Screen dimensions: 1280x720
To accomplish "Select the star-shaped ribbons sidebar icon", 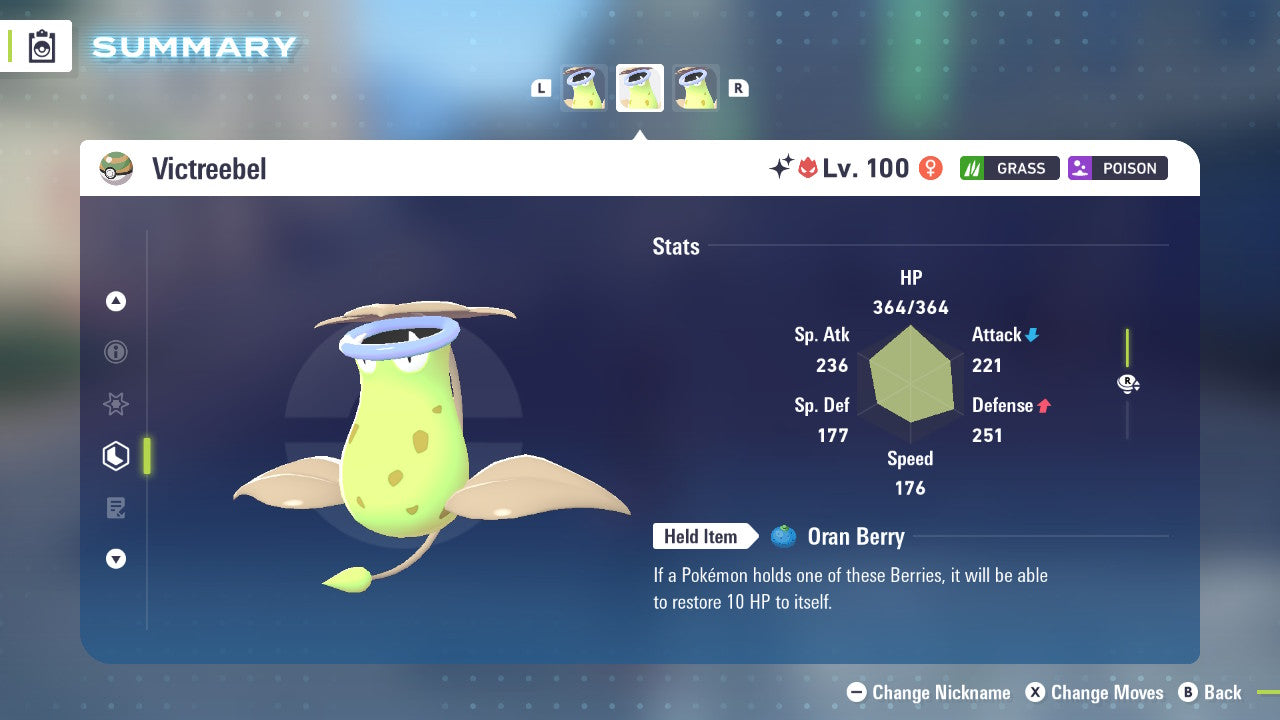I will point(116,404).
